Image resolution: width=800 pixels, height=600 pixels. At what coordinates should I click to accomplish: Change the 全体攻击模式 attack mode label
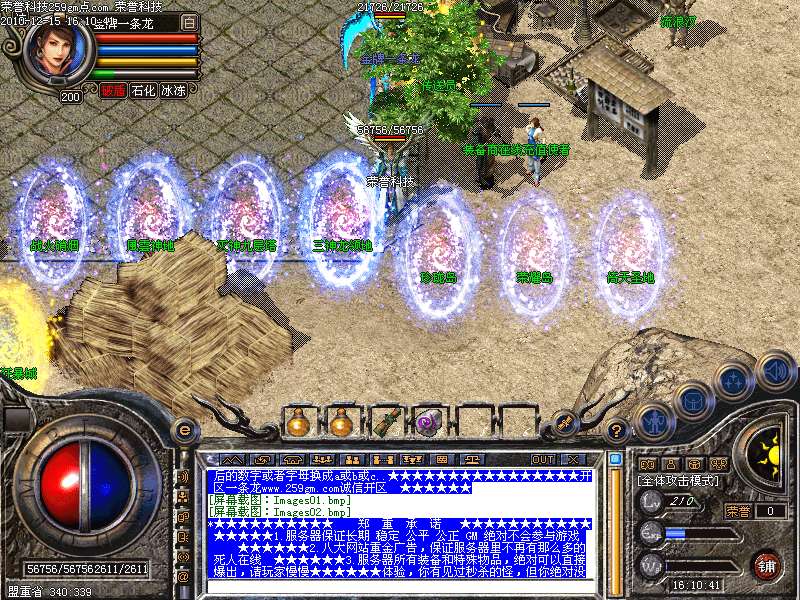(679, 481)
